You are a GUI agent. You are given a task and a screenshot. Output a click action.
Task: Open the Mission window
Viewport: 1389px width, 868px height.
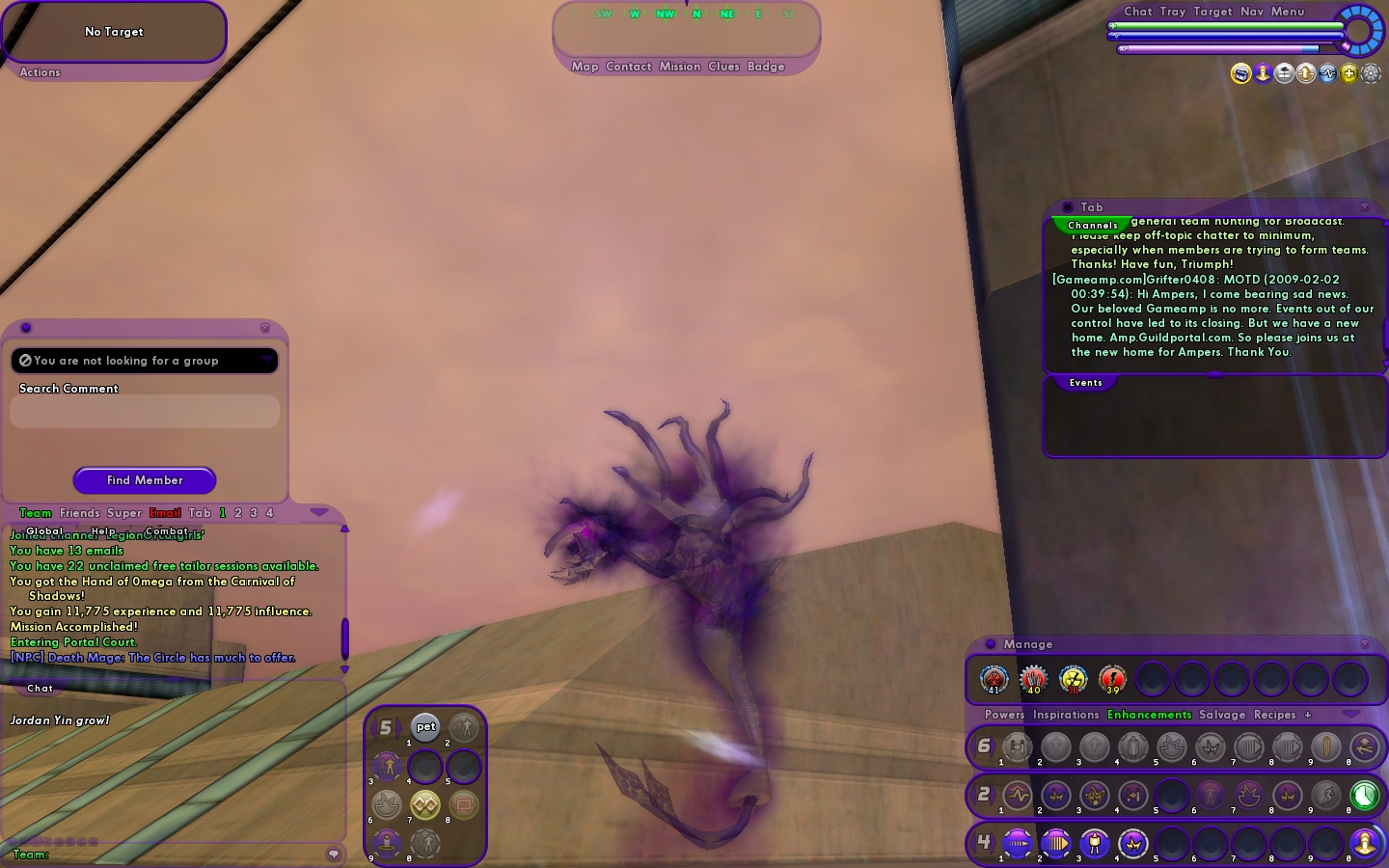(x=680, y=67)
